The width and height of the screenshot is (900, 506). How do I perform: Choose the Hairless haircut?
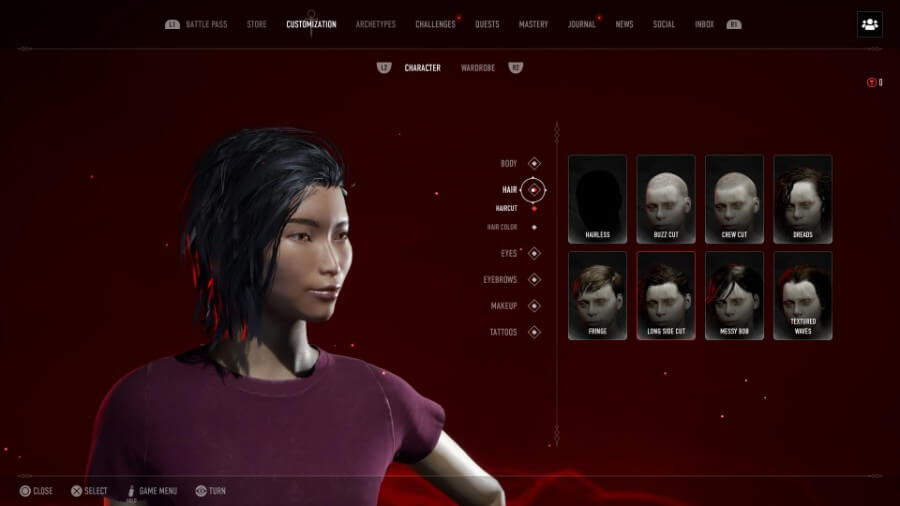(x=597, y=198)
